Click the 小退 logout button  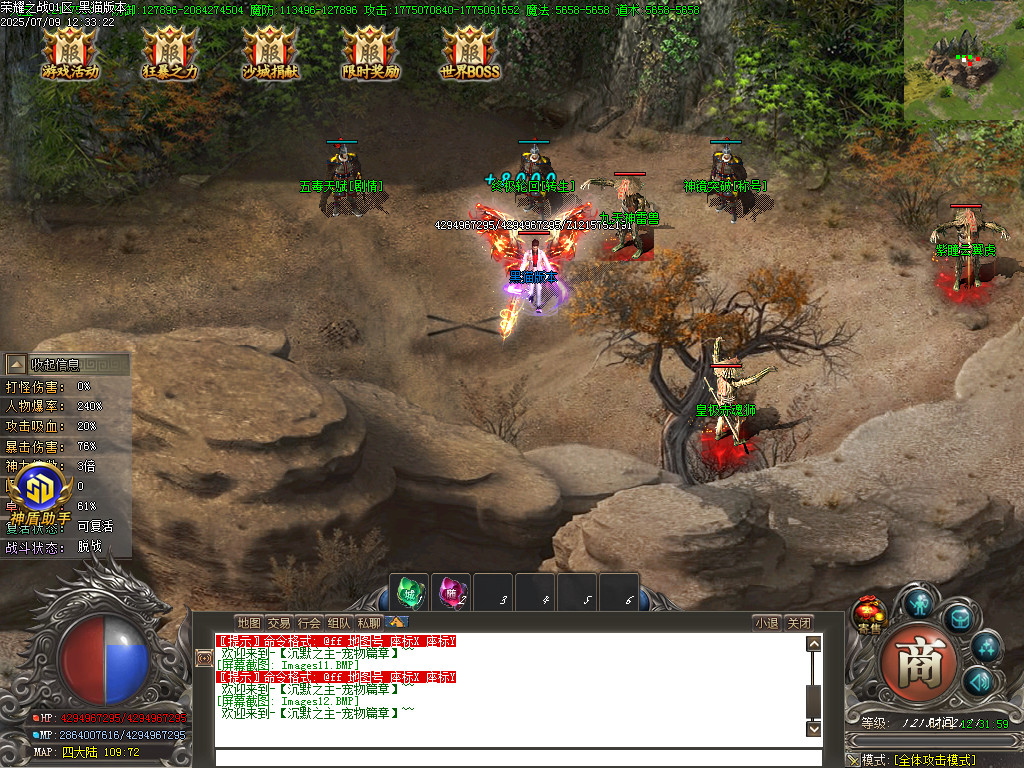pyautogui.click(x=766, y=622)
